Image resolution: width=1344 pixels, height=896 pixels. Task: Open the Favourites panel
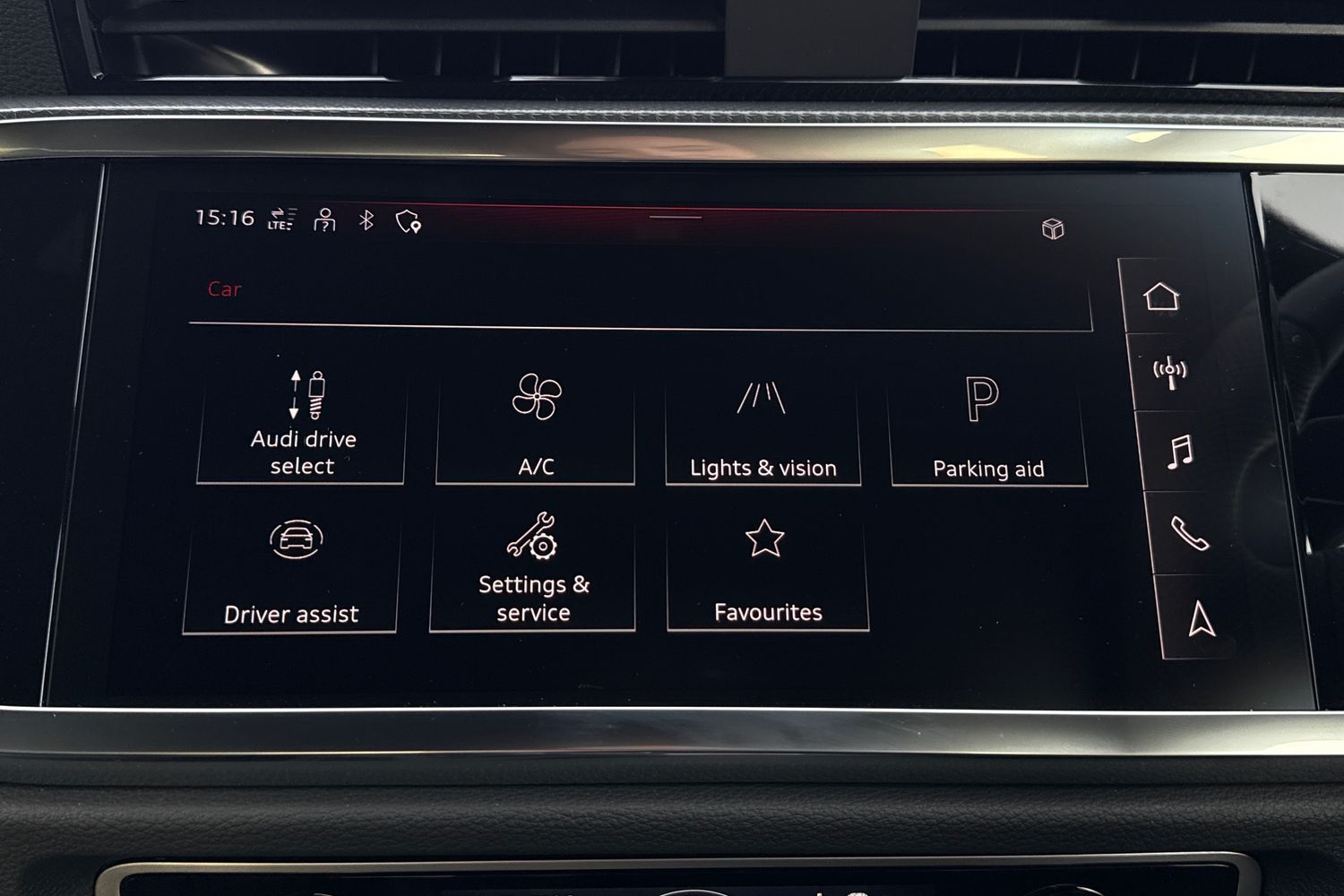[768, 569]
